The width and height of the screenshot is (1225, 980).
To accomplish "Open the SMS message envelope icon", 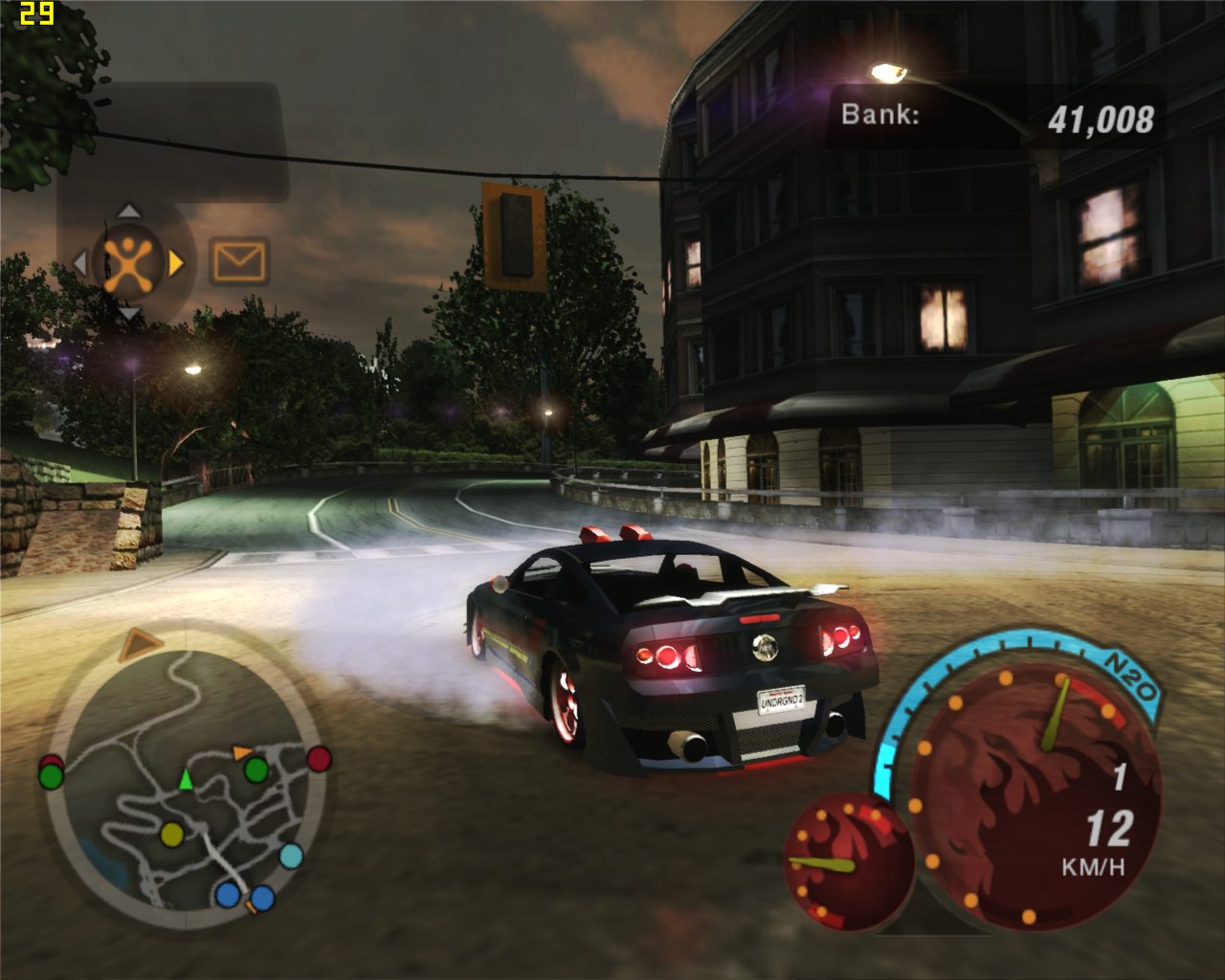I will (238, 259).
